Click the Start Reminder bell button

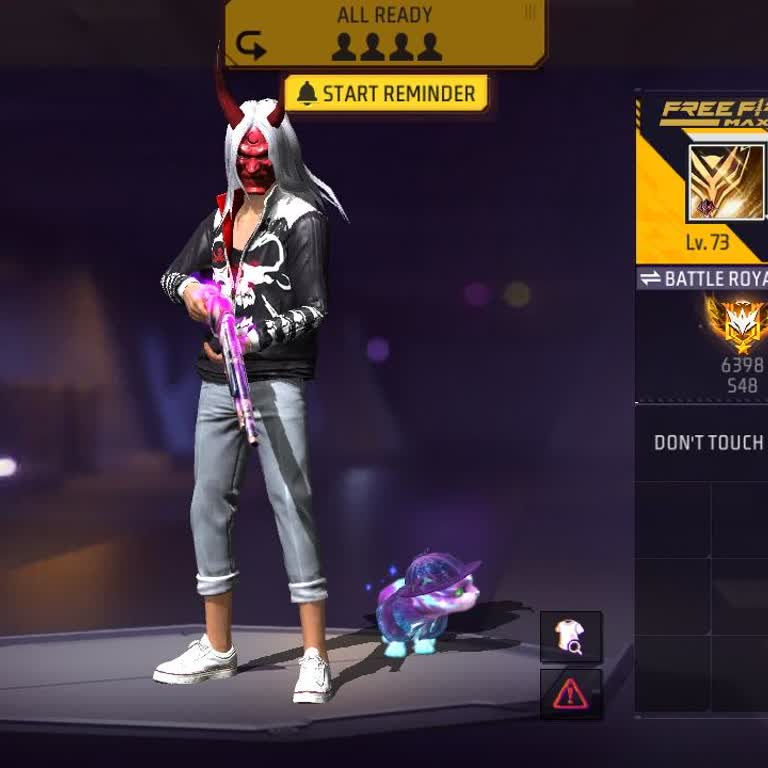point(386,94)
